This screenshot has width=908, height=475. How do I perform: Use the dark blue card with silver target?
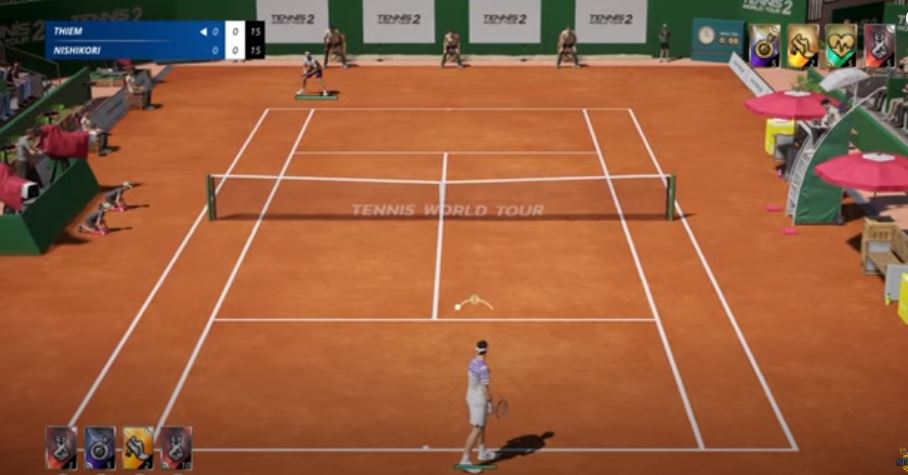click(99, 447)
